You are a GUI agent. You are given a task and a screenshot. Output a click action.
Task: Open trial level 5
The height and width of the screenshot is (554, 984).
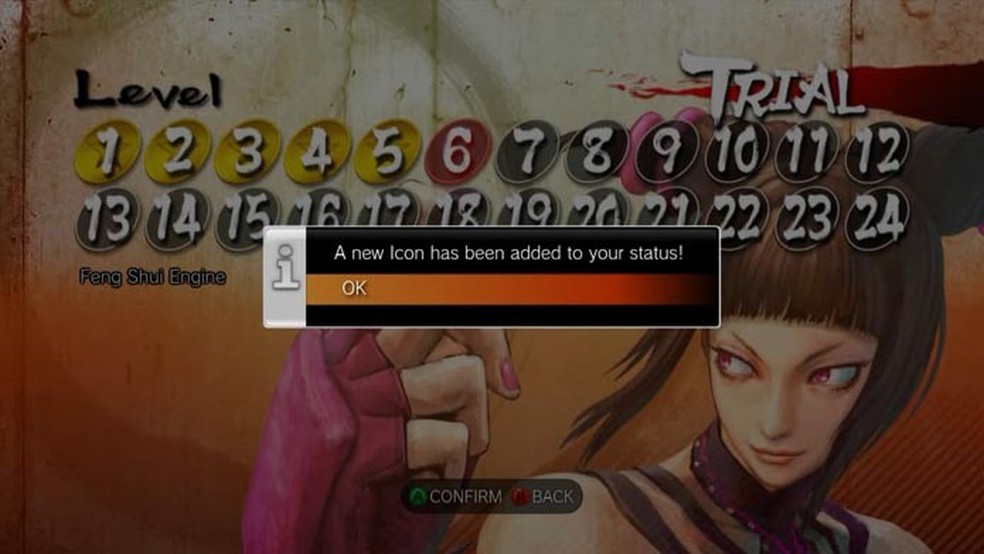[387, 153]
